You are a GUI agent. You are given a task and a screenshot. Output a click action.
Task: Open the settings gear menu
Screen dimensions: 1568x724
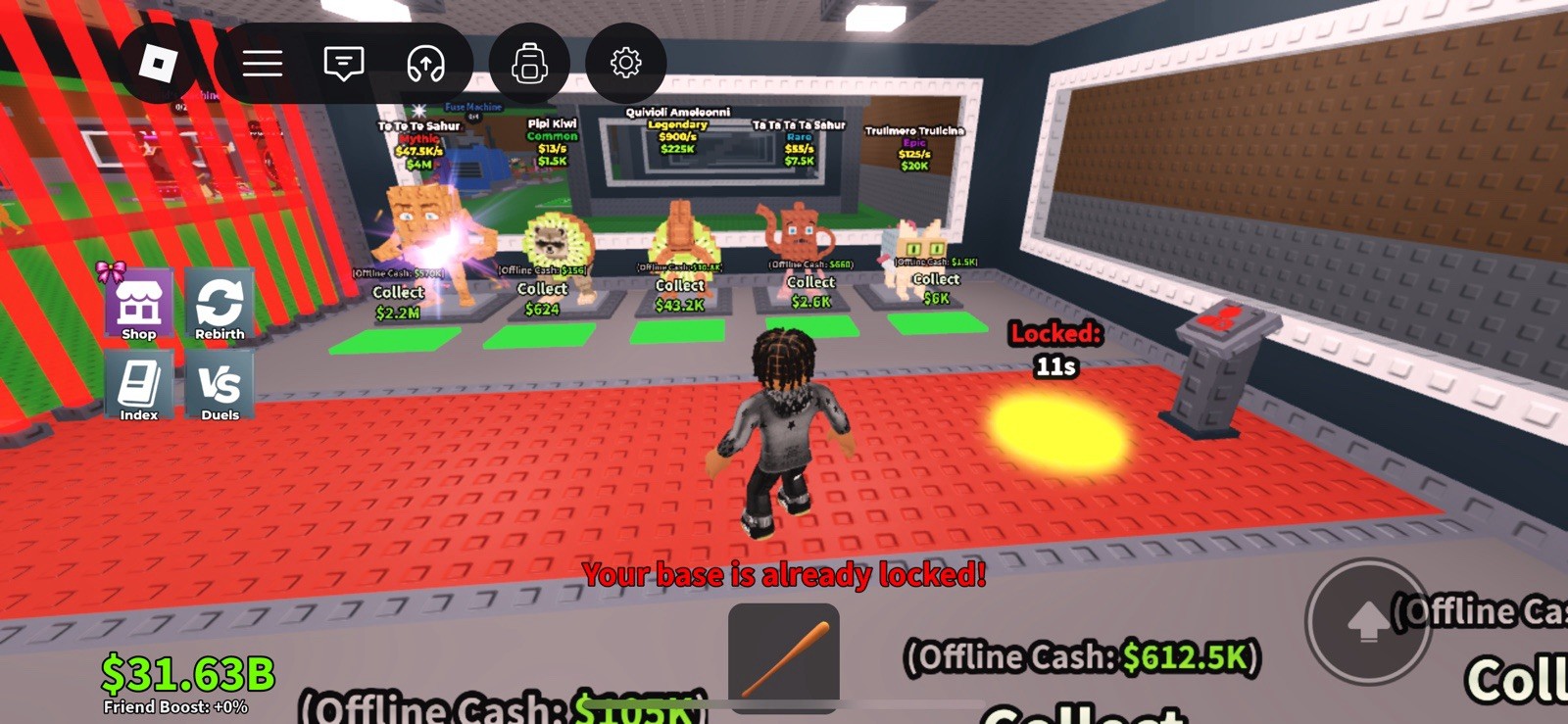[627, 62]
